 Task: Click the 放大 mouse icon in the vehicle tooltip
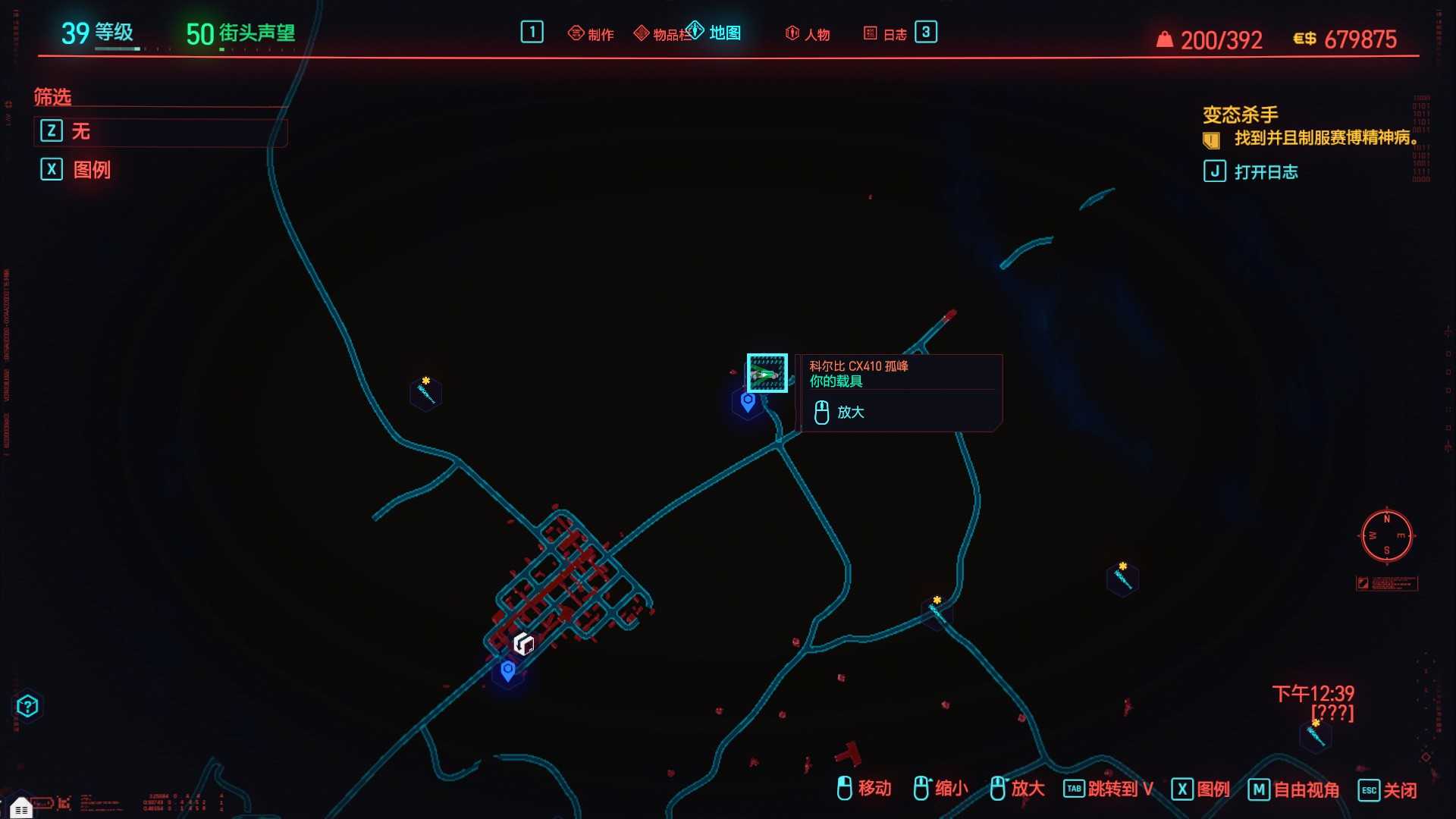point(820,413)
